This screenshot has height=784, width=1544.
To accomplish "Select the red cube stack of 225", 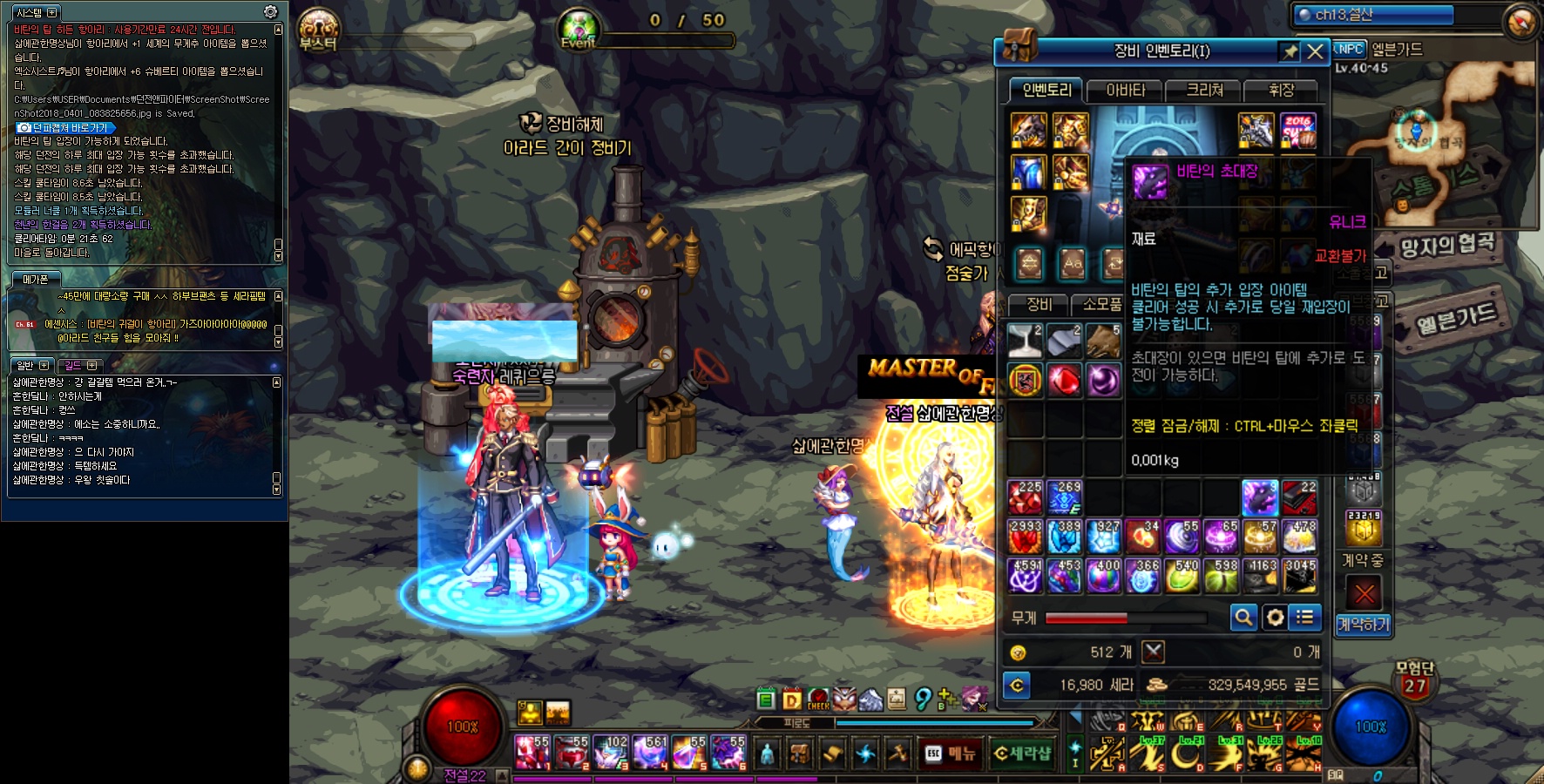I will [x=1026, y=497].
